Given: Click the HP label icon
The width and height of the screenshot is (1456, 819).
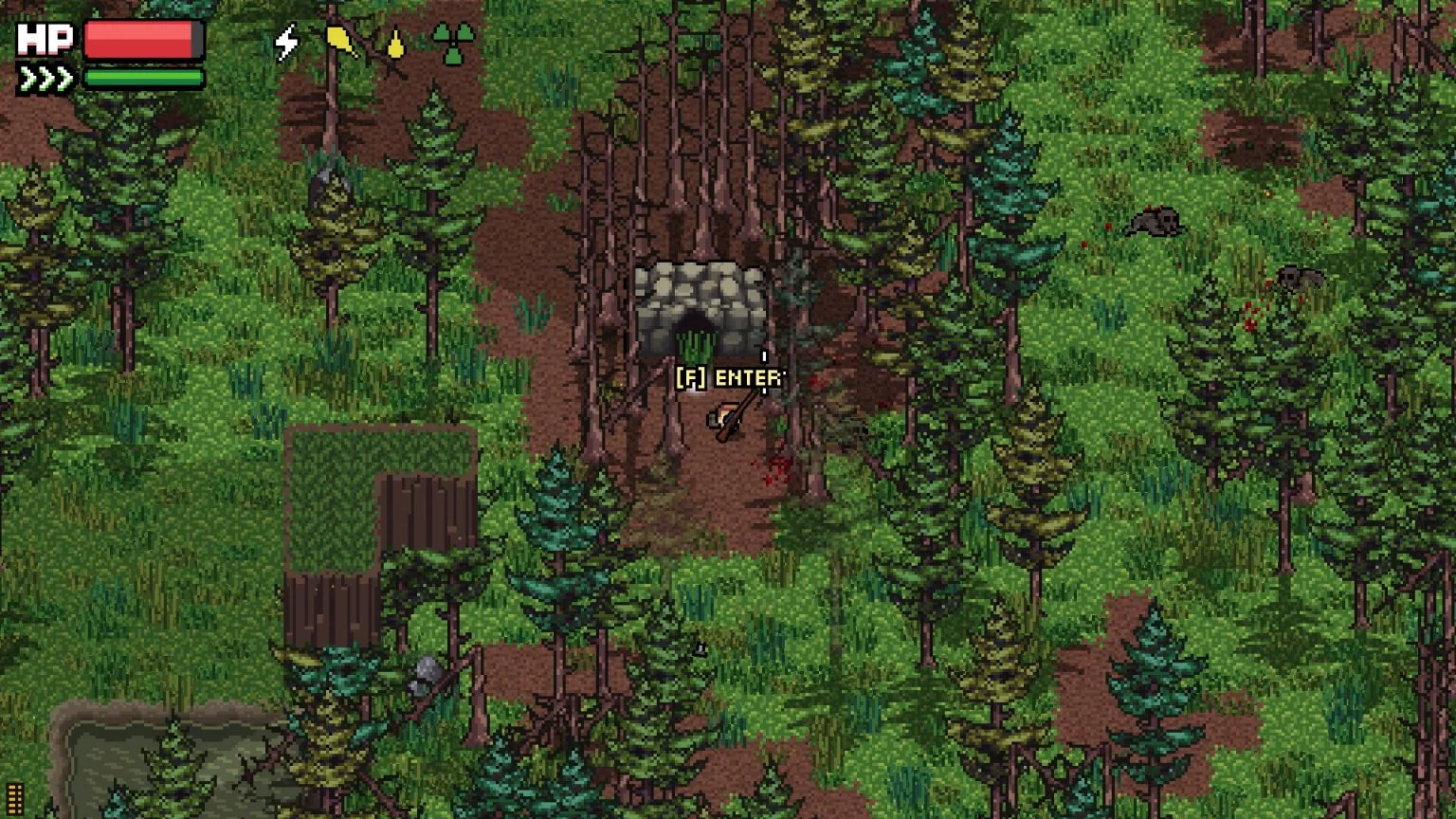Looking at the screenshot, I should point(43,38).
